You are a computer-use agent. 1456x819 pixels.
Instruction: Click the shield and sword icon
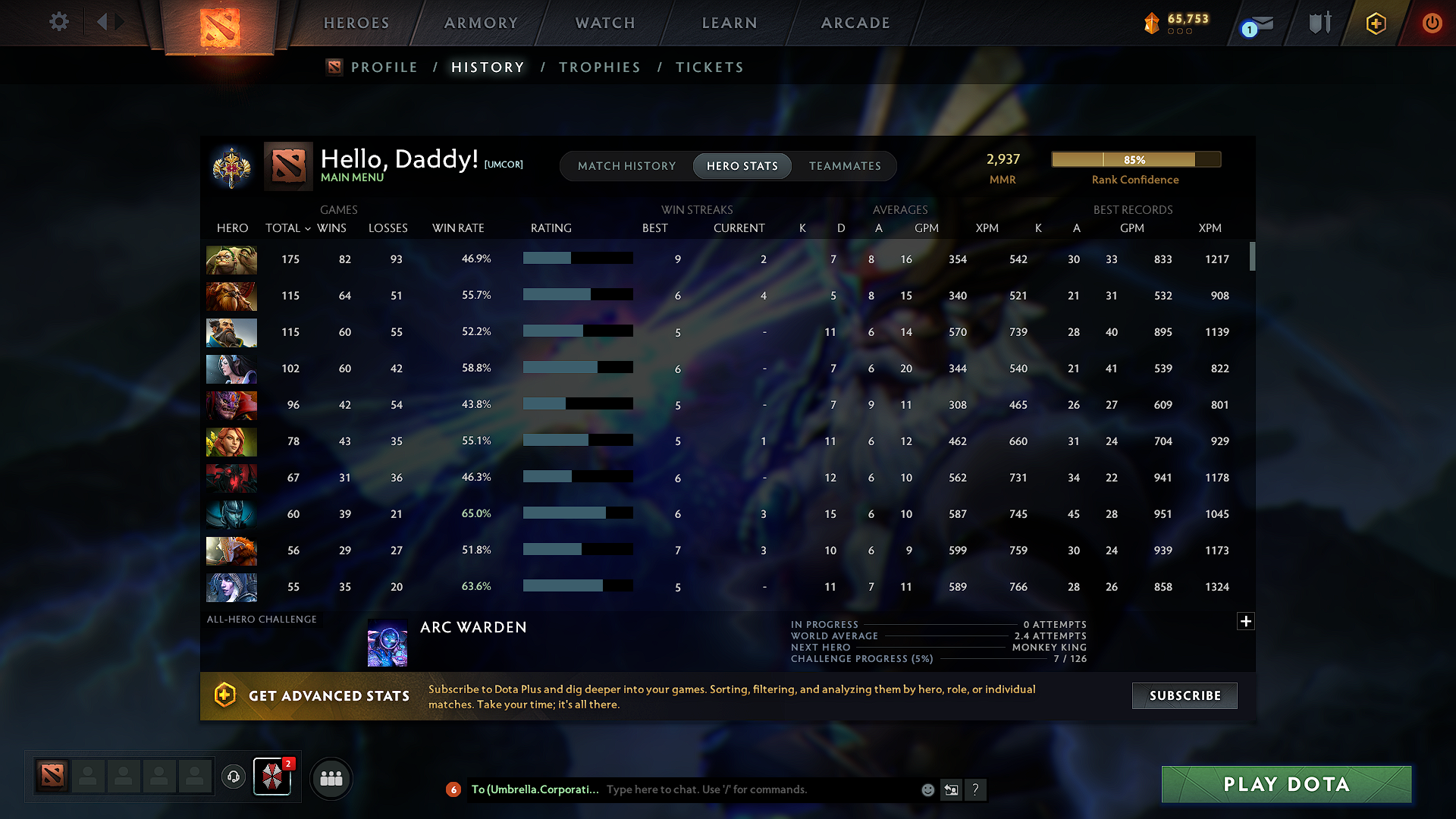point(1318,23)
